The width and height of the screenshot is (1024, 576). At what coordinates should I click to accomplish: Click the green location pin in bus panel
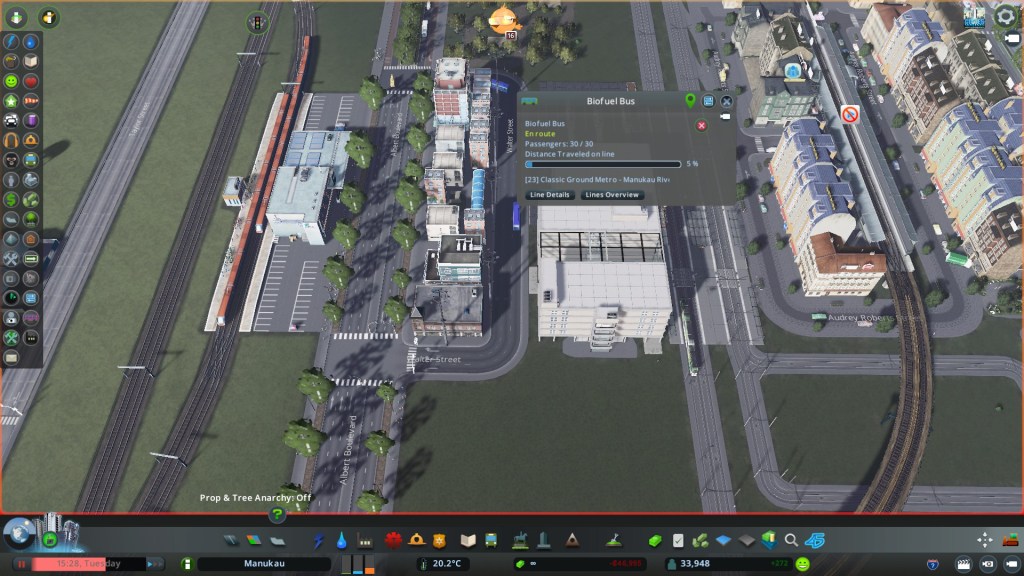[x=690, y=101]
